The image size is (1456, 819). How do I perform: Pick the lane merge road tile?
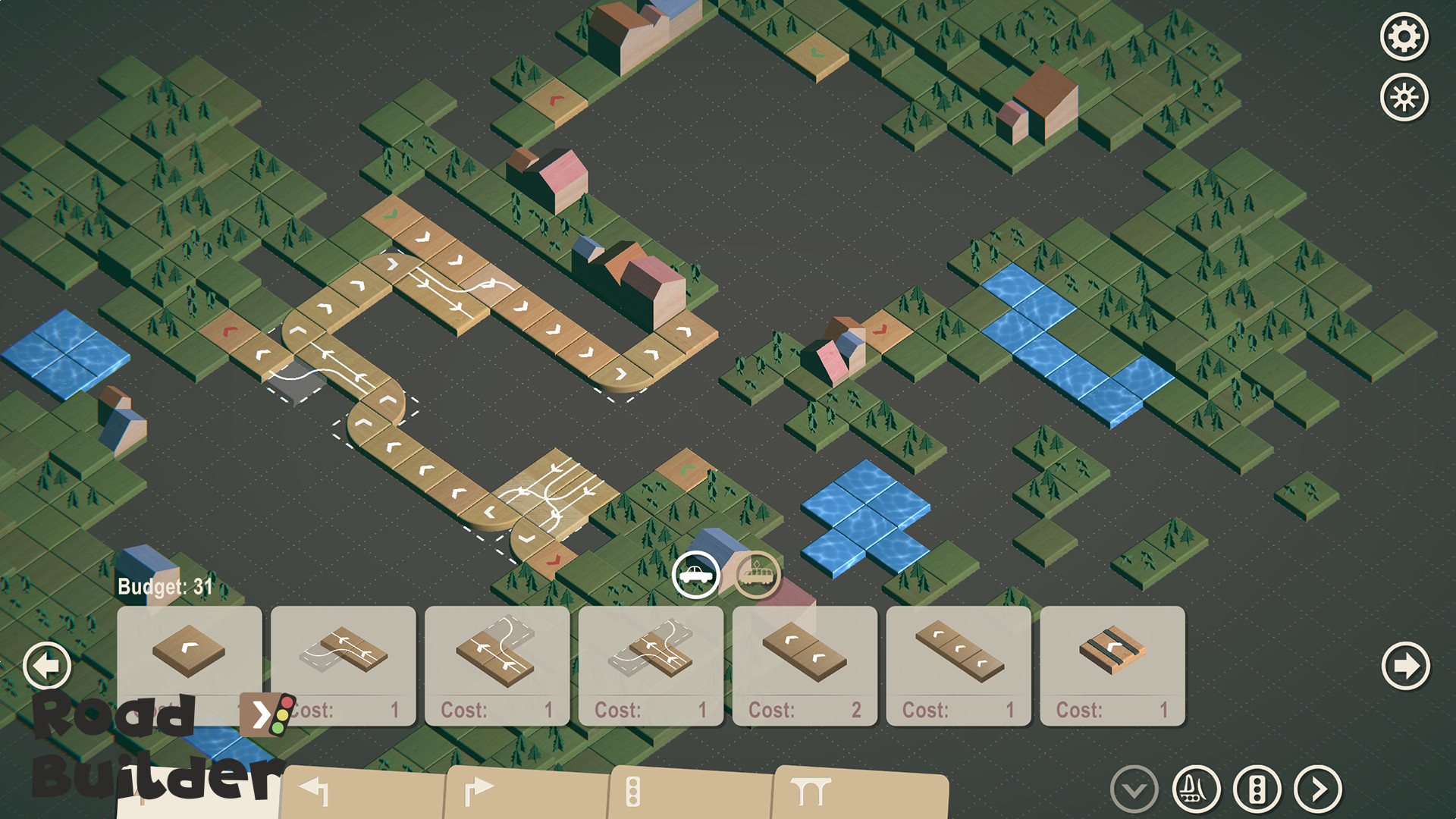(x=343, y=656)
